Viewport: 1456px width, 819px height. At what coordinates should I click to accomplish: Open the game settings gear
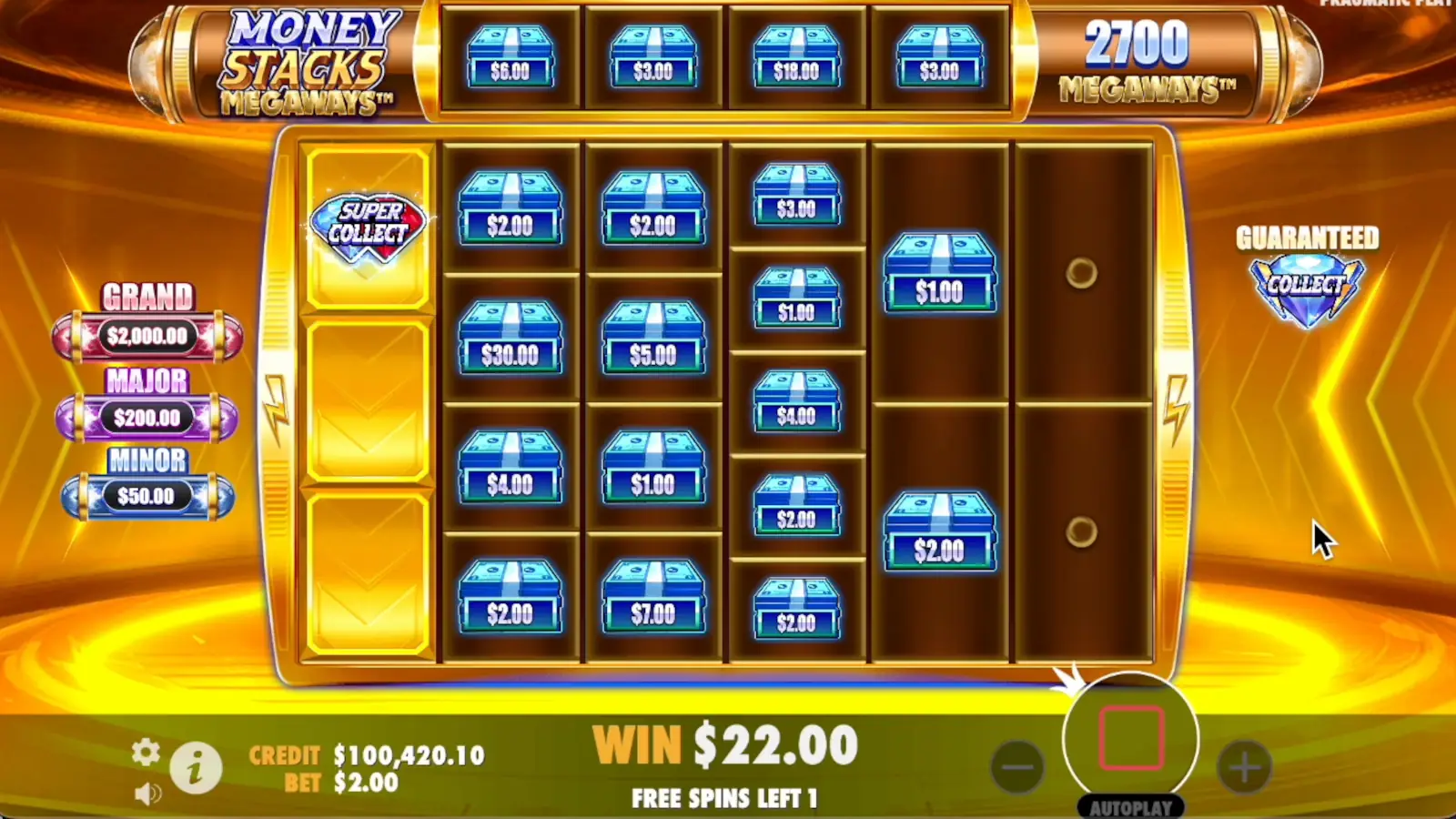[x=144, y=753]
